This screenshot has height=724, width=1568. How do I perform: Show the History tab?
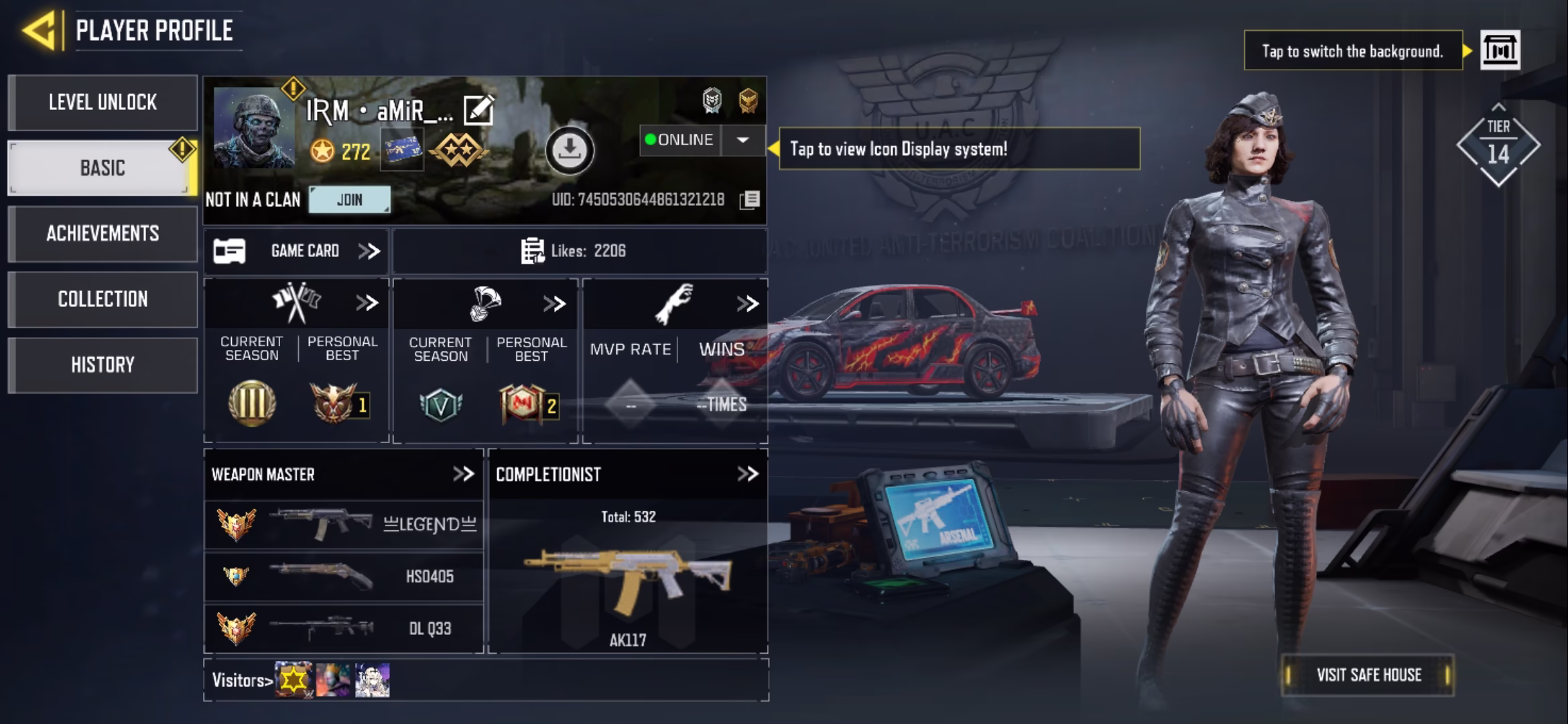(103, 365)
